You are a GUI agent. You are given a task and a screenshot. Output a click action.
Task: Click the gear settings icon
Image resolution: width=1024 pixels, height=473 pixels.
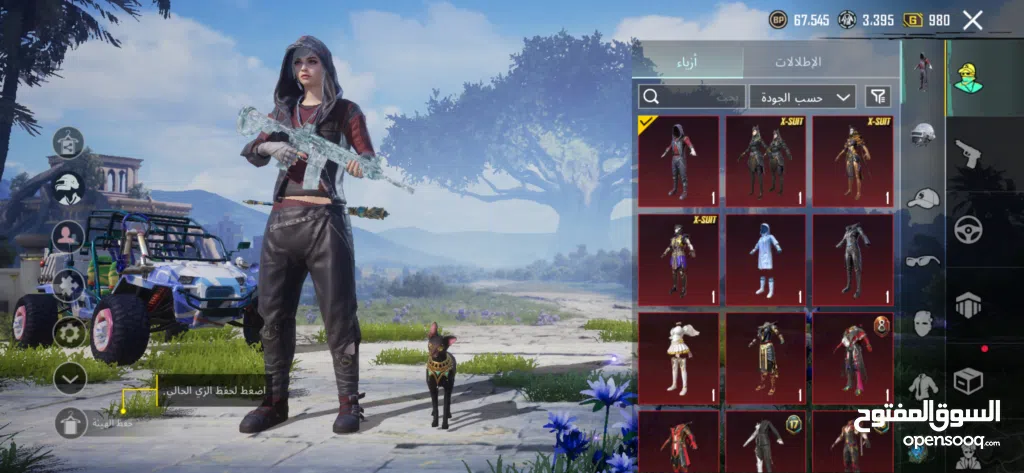(69, 333)
